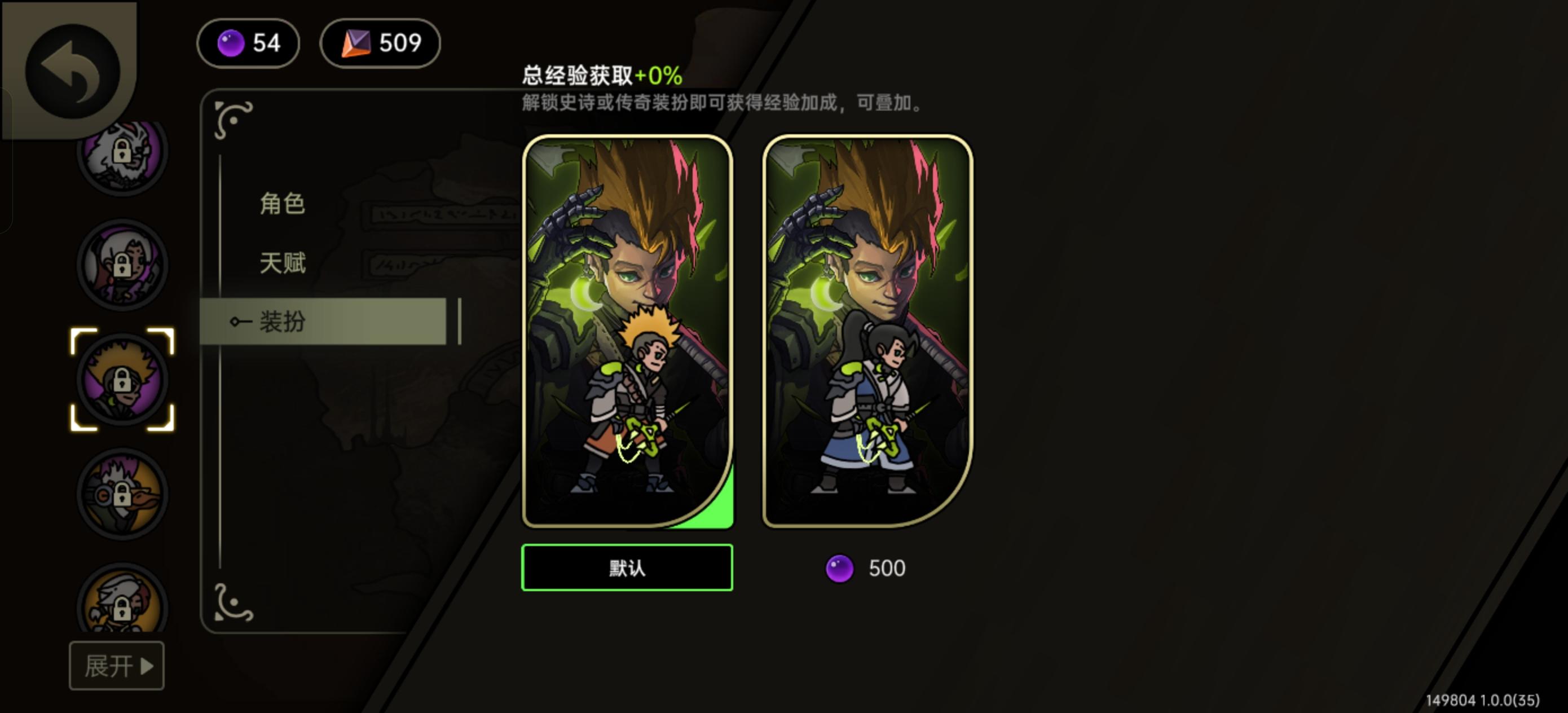This screenshot has height=713, width=1568.
Task: Tap the crystal shard balance showing 509
Action: coord(380,43)
